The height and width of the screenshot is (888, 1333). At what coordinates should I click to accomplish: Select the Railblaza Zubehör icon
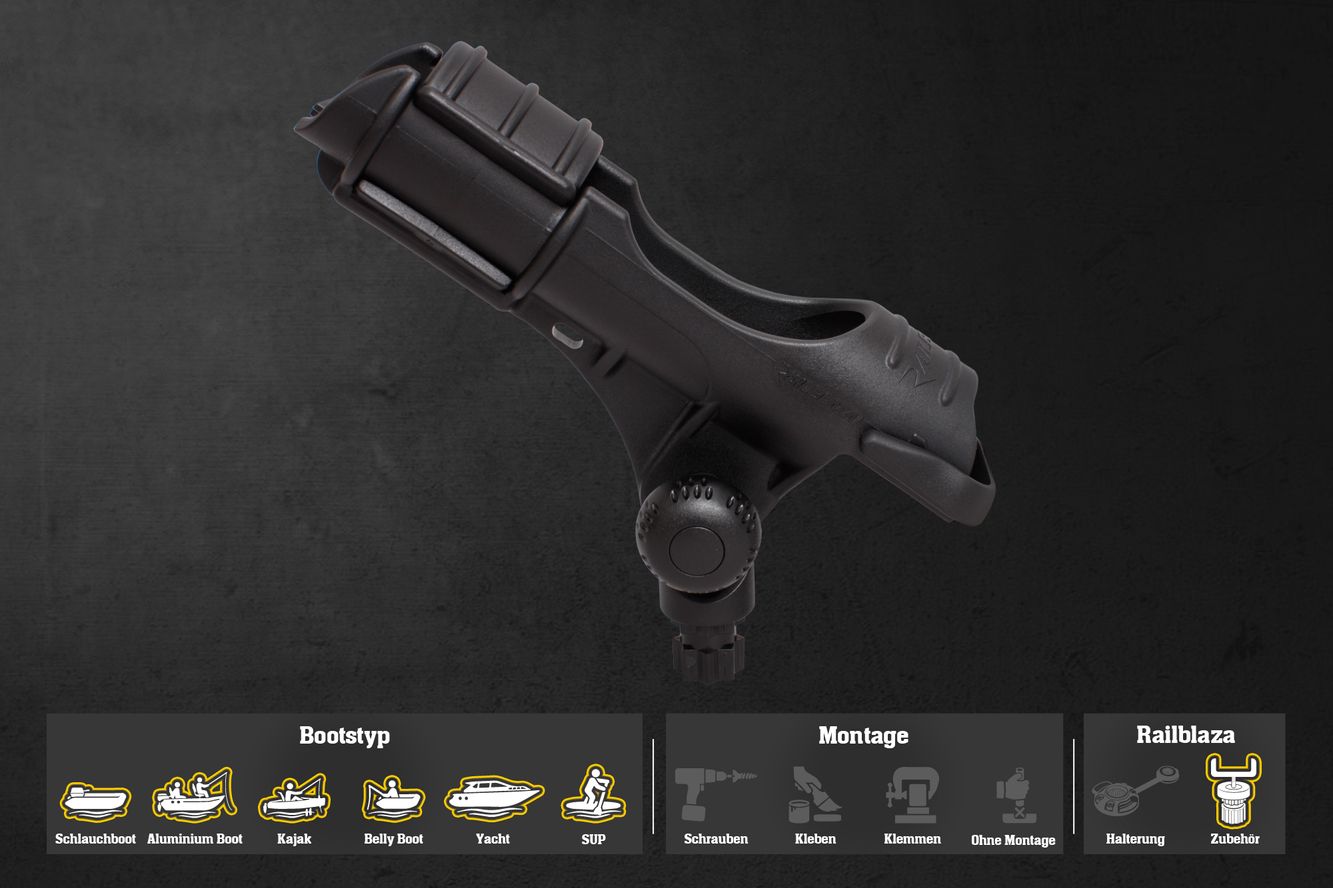coord(1233,790)
